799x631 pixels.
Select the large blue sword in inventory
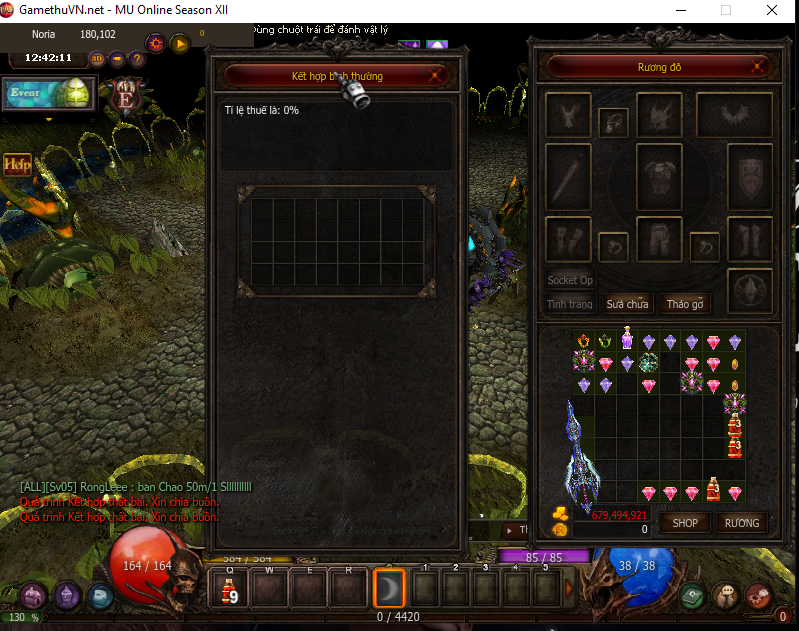578,455
